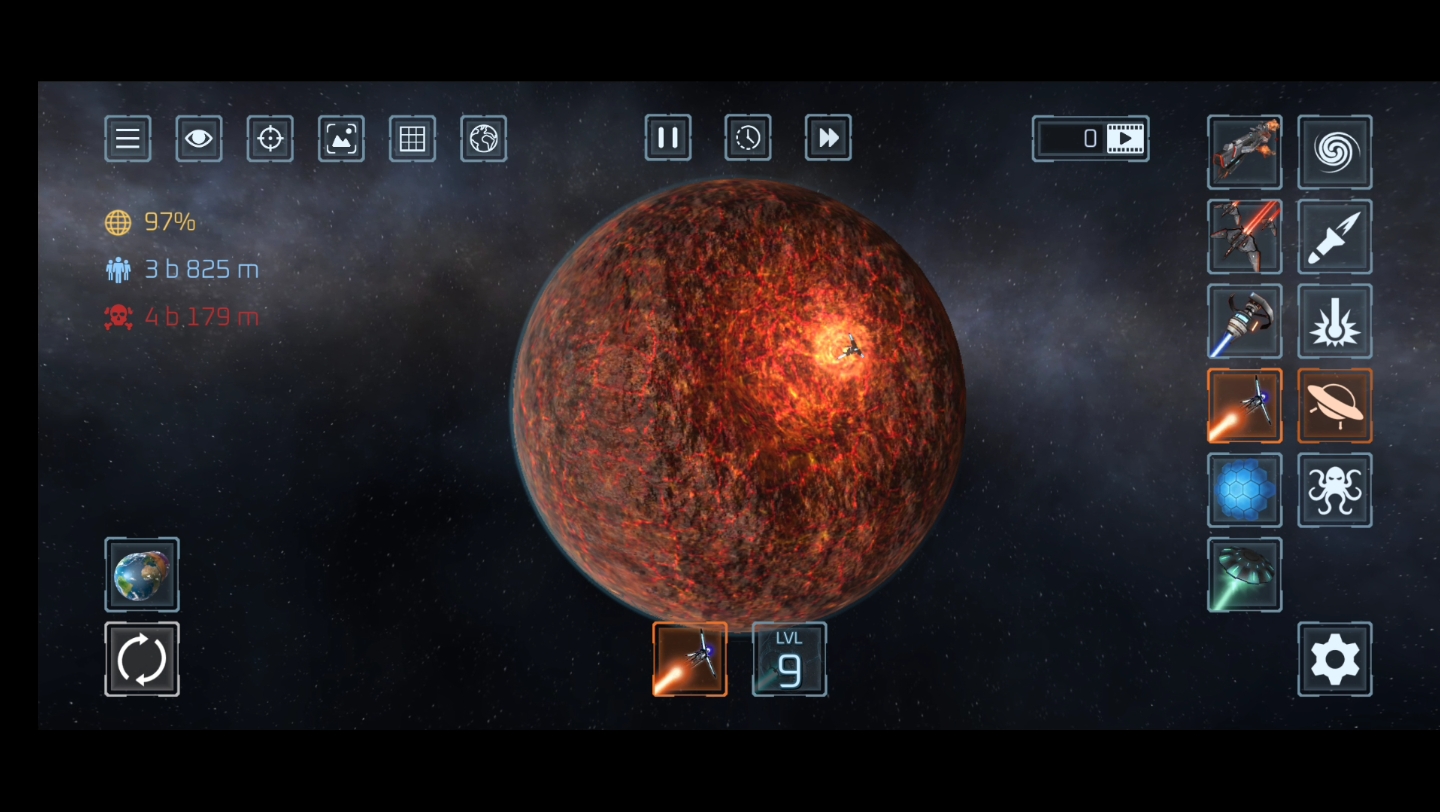Open the globe planet view button
1440x812 pixels.
[484, 138]
